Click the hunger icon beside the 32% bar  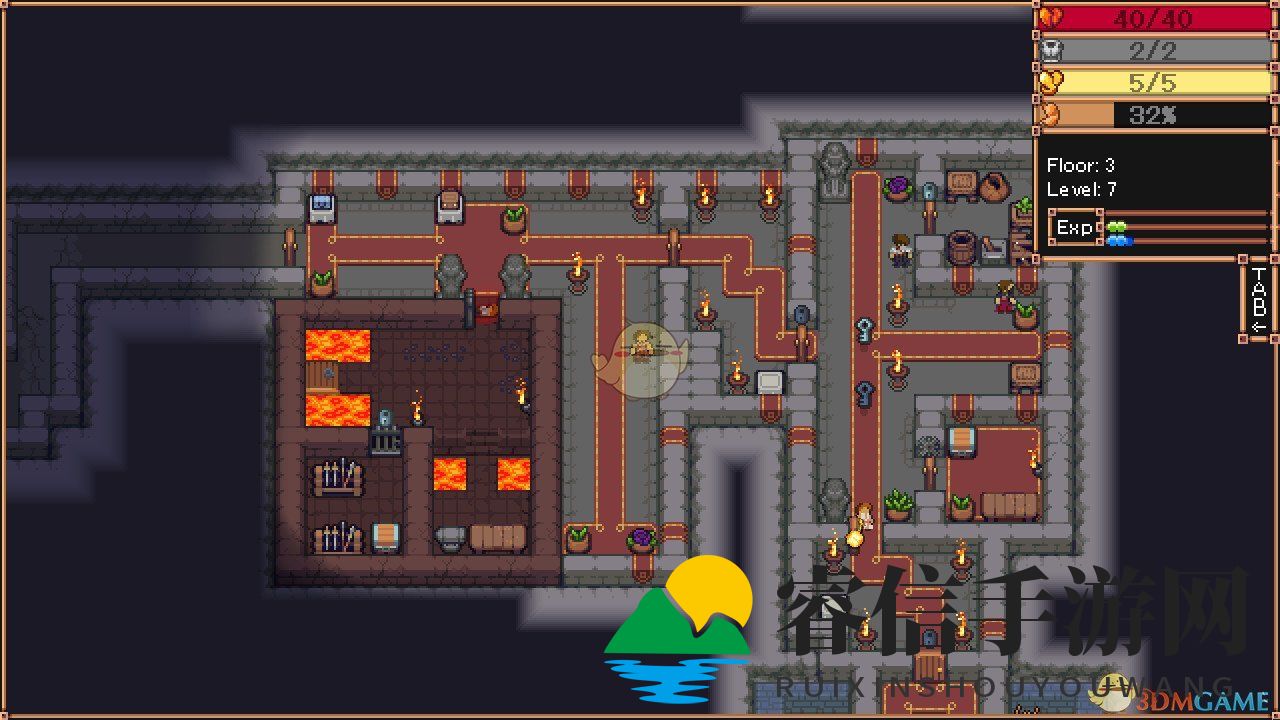coord(1051,114)
